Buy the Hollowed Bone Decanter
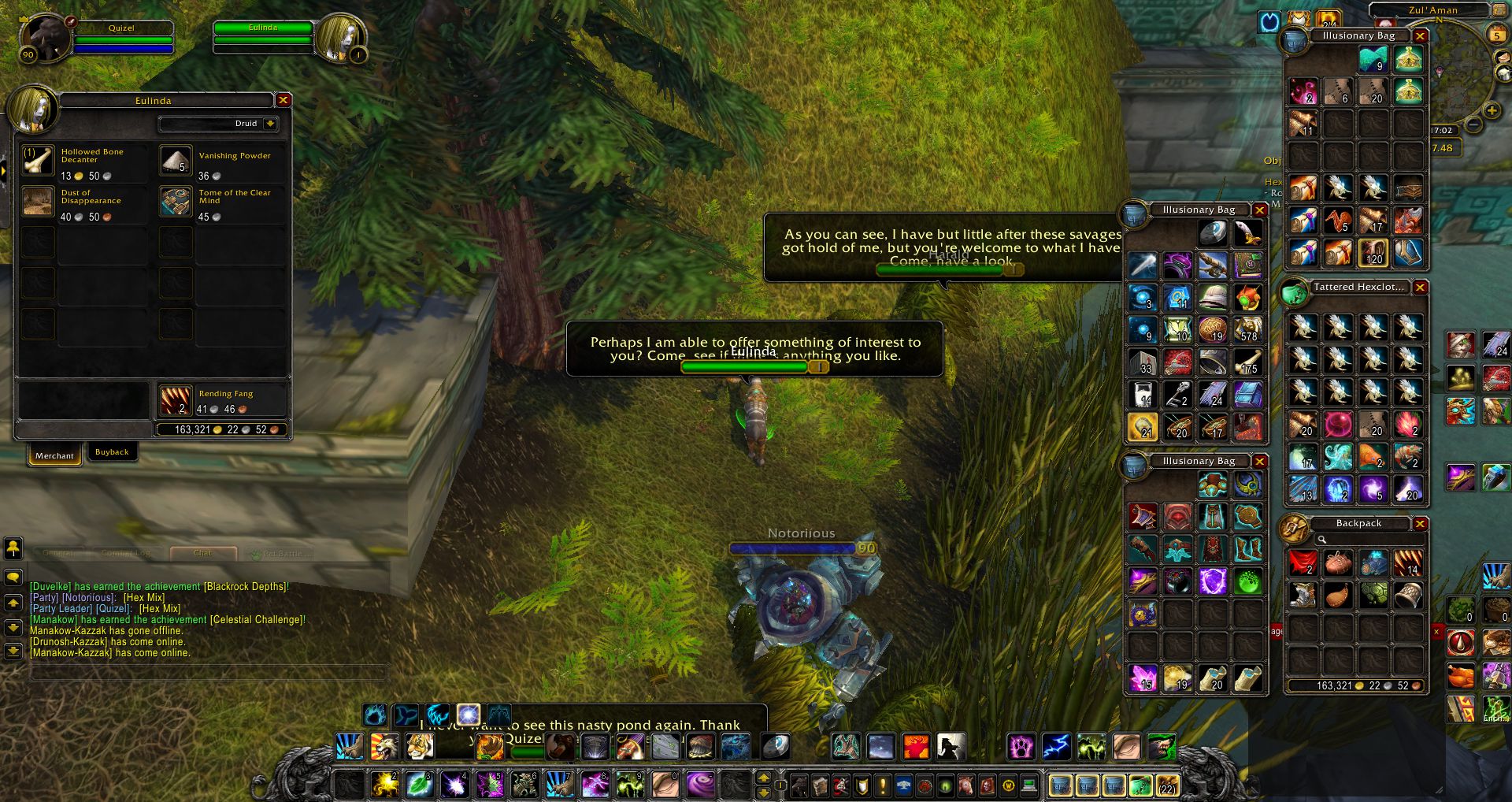 38,161
